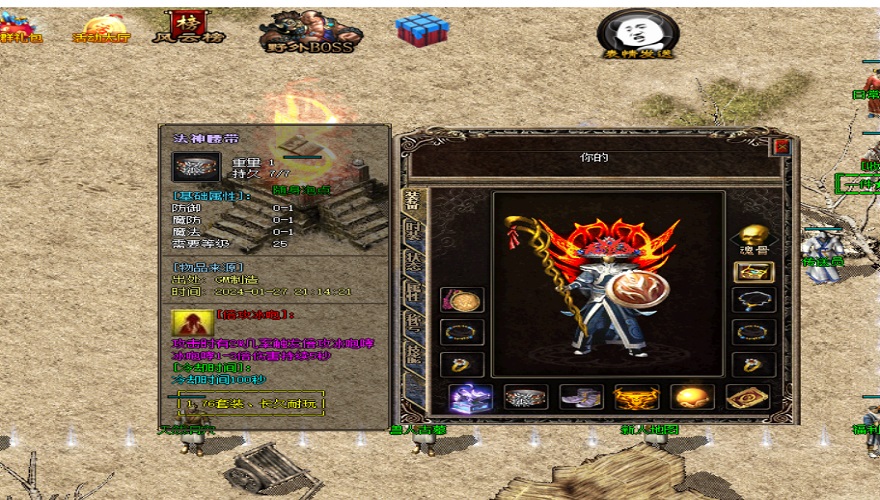This screenshot has height=500, width=880.
Task: Select the 魂骨 golden skull slot
Action: click(753, 237)
